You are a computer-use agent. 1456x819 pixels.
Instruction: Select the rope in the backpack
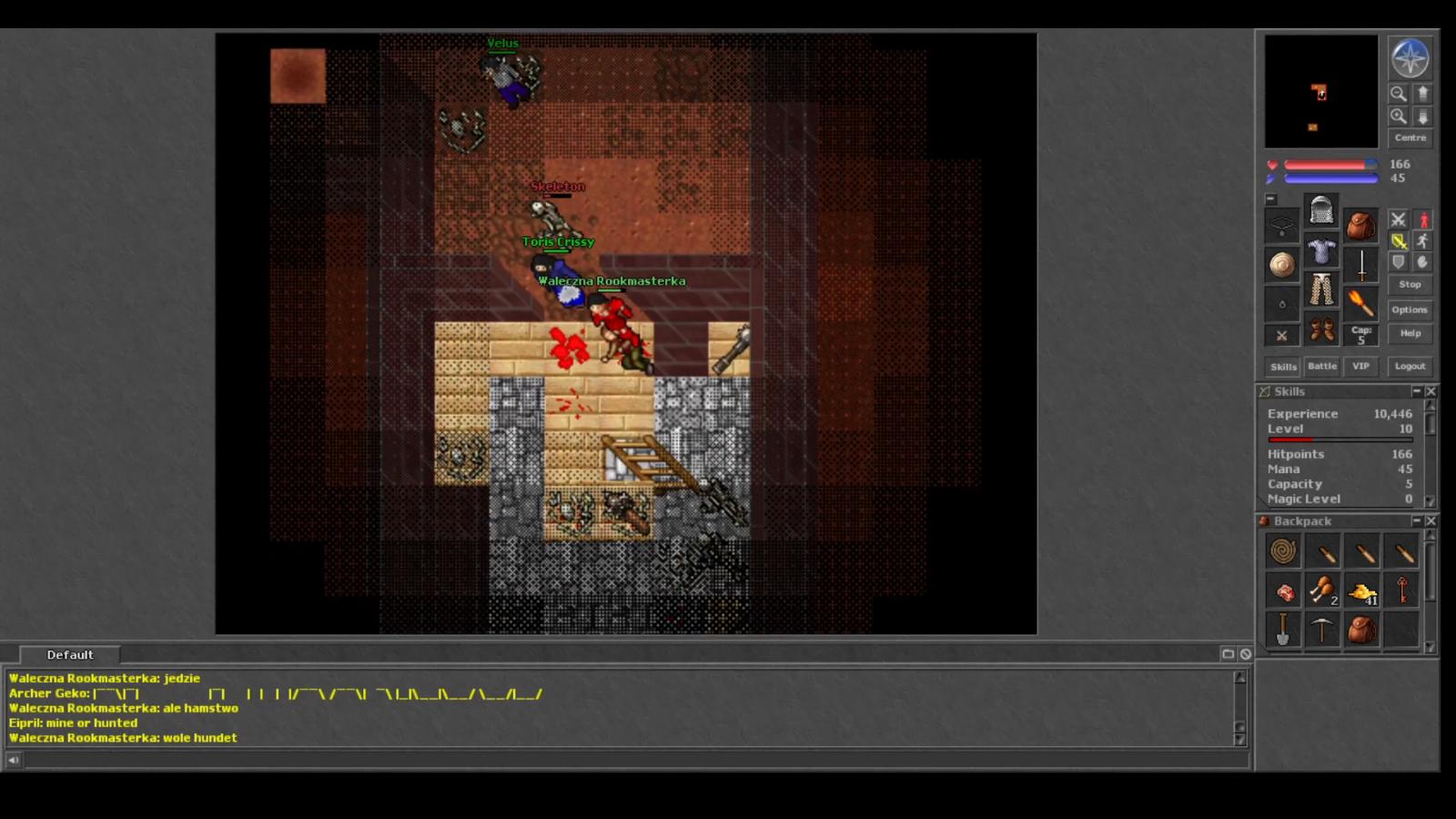[x=1283, y=551]
